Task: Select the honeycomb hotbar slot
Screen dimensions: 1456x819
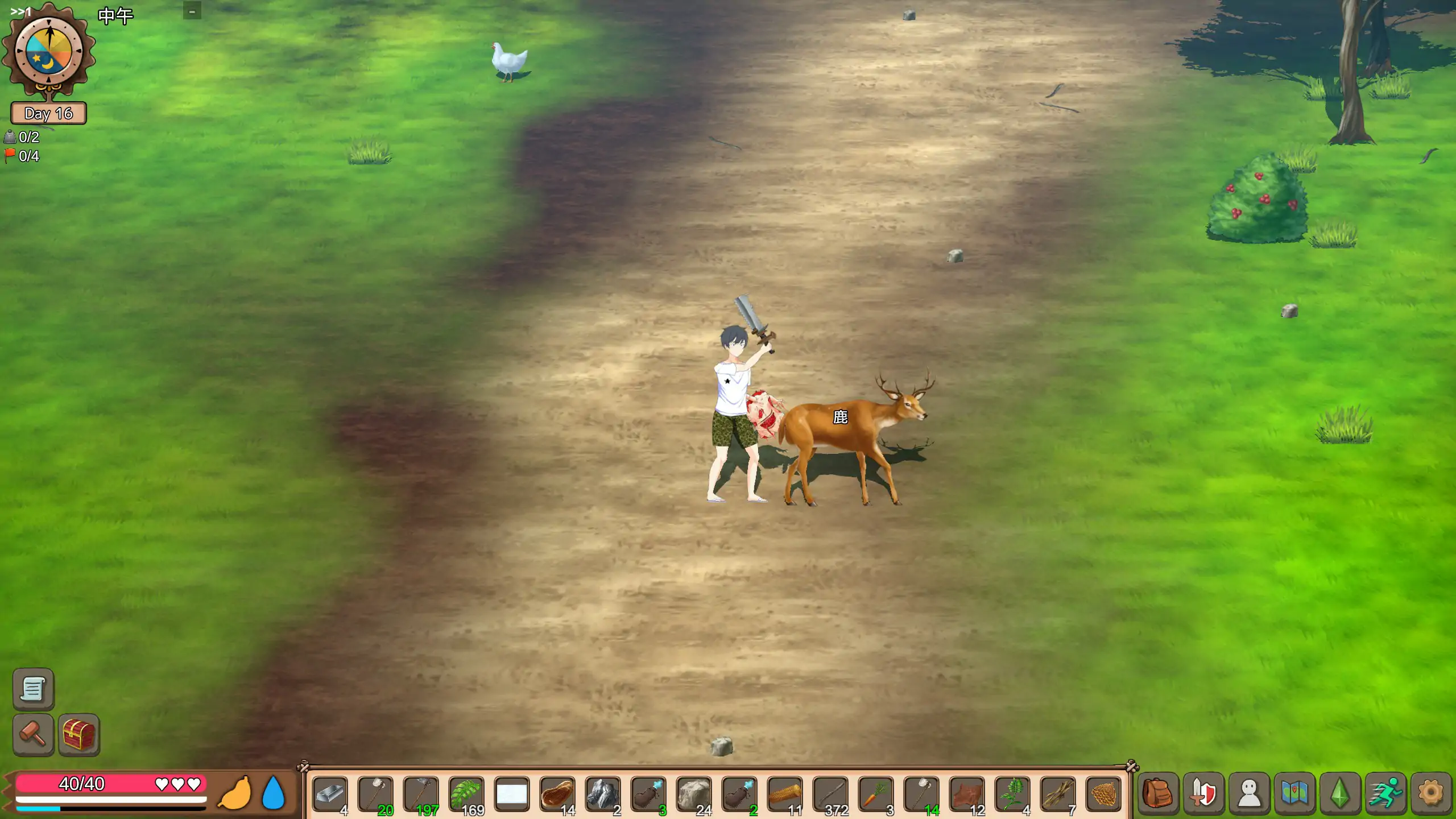Action: tap(1103, 795)
